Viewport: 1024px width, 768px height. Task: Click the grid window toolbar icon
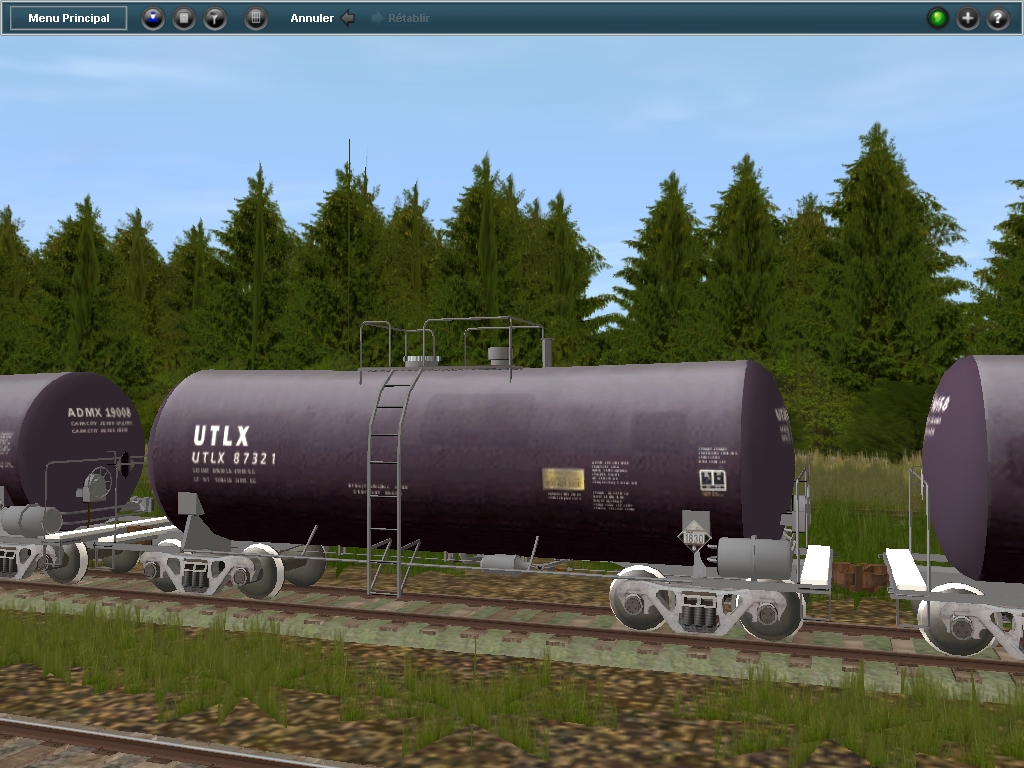(x=256, y=18)
